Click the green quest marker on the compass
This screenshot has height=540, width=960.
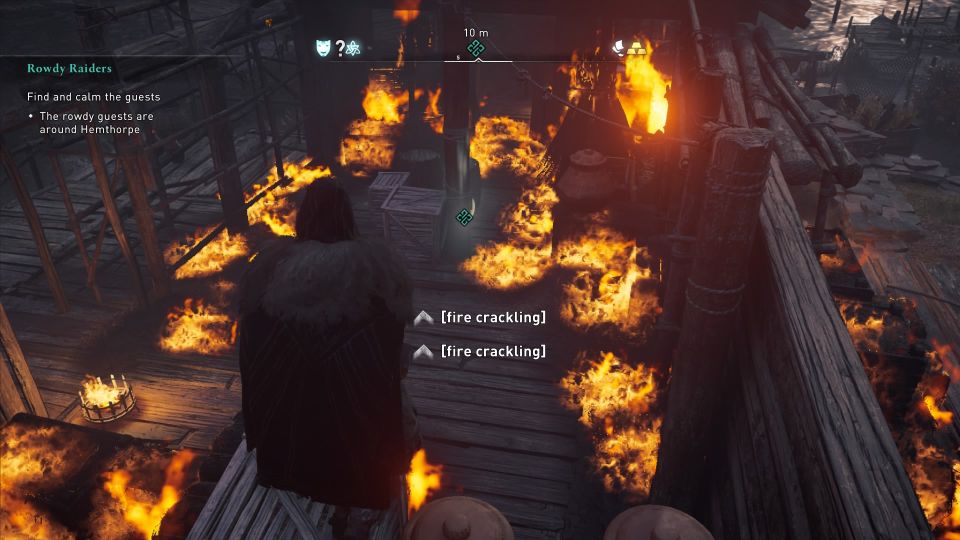476,48
